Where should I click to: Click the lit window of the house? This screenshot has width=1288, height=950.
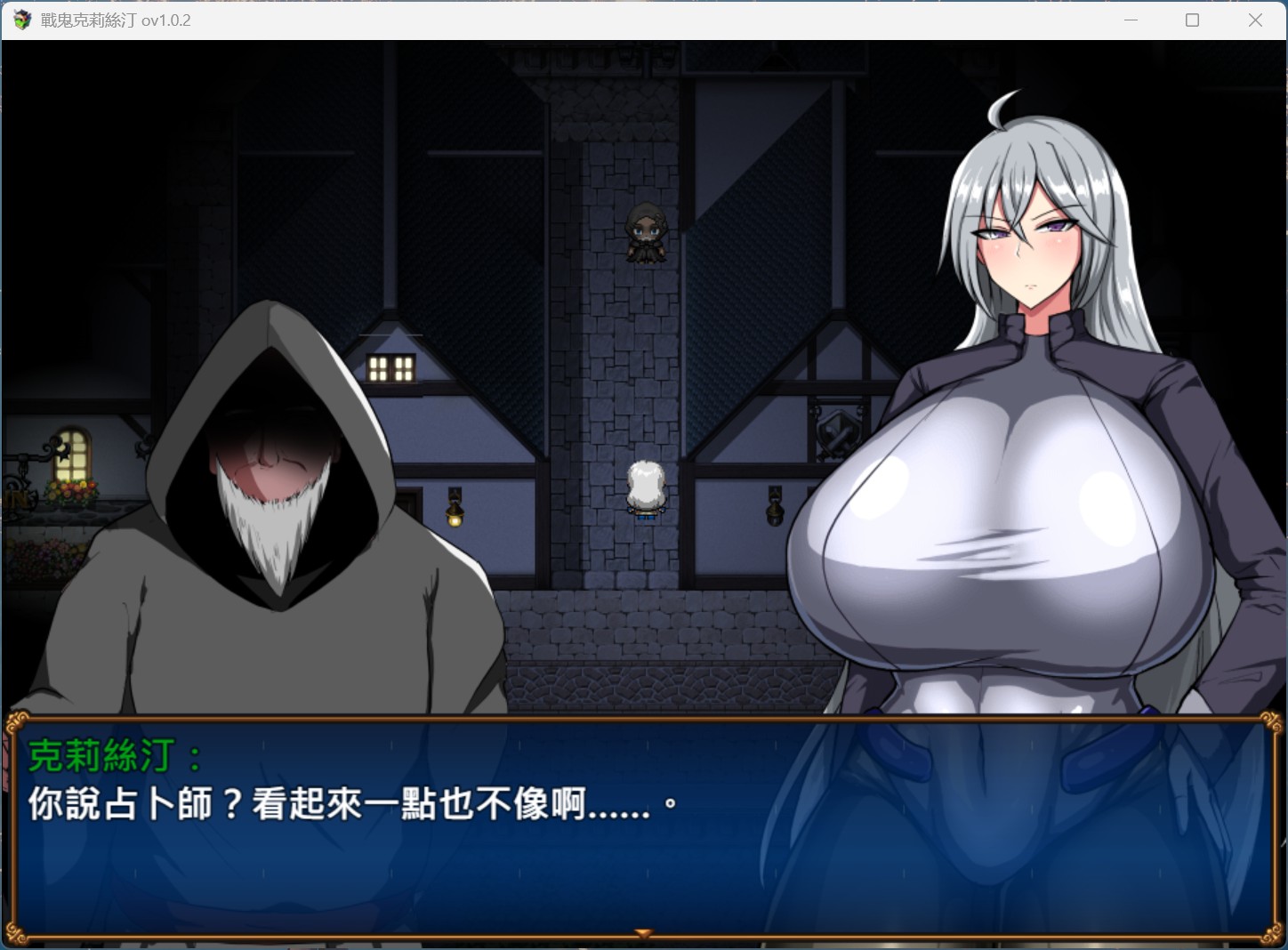390,367
